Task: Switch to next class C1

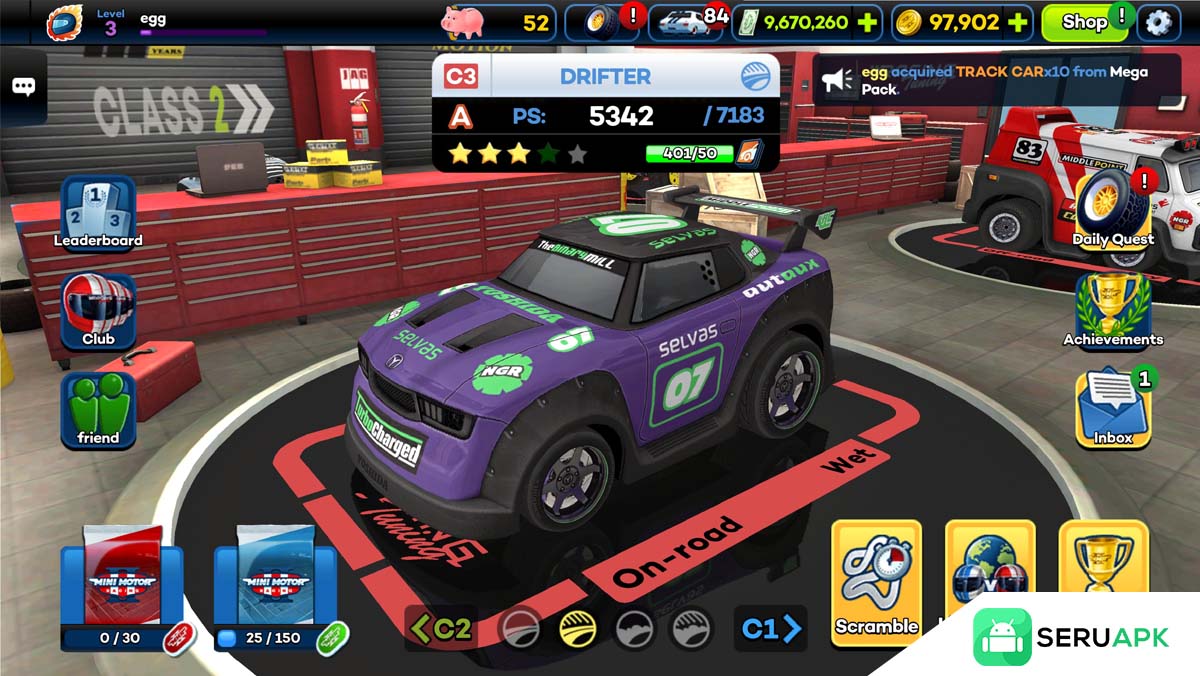Action: click(771, 628)
